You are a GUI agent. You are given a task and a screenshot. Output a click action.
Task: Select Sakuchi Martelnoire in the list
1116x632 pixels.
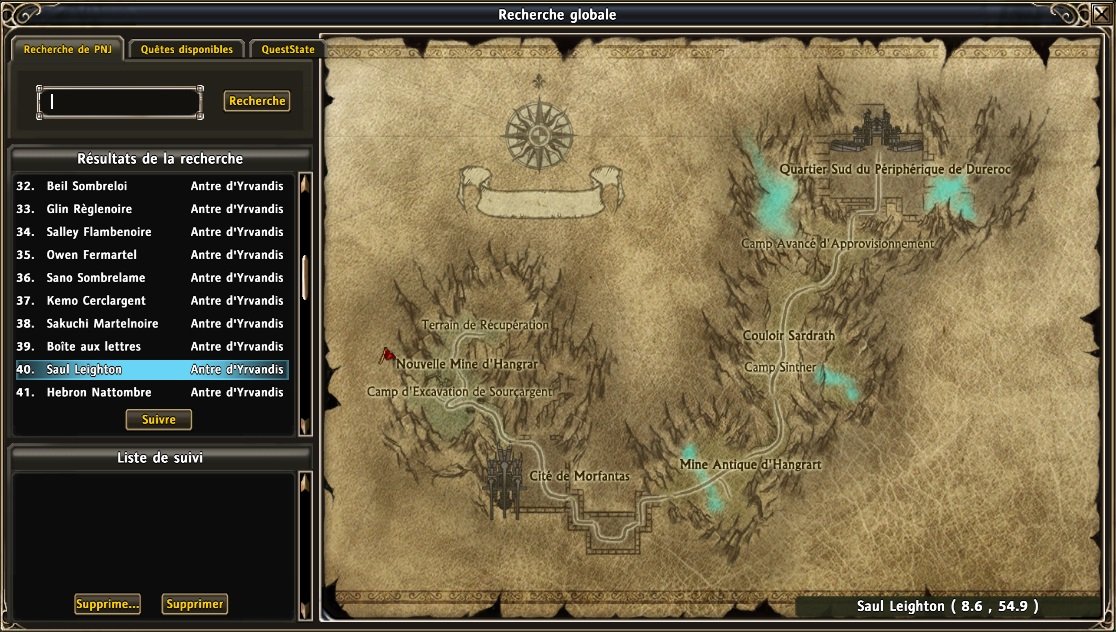[x=150, y=324]
